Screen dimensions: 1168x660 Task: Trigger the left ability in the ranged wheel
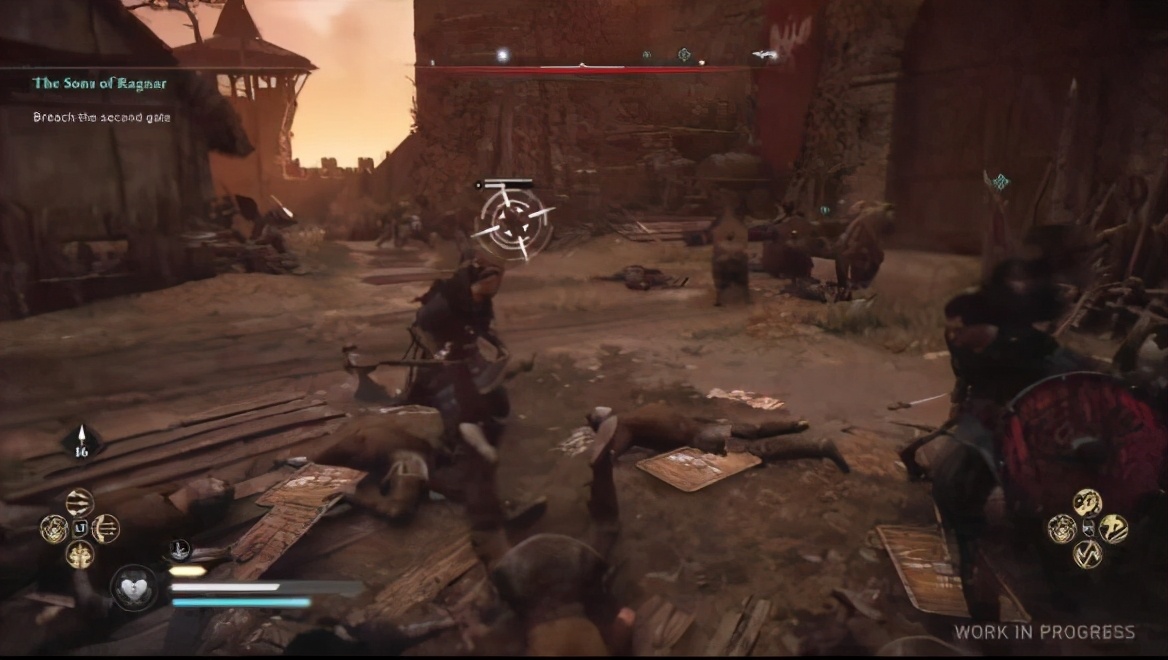point(53,528)
